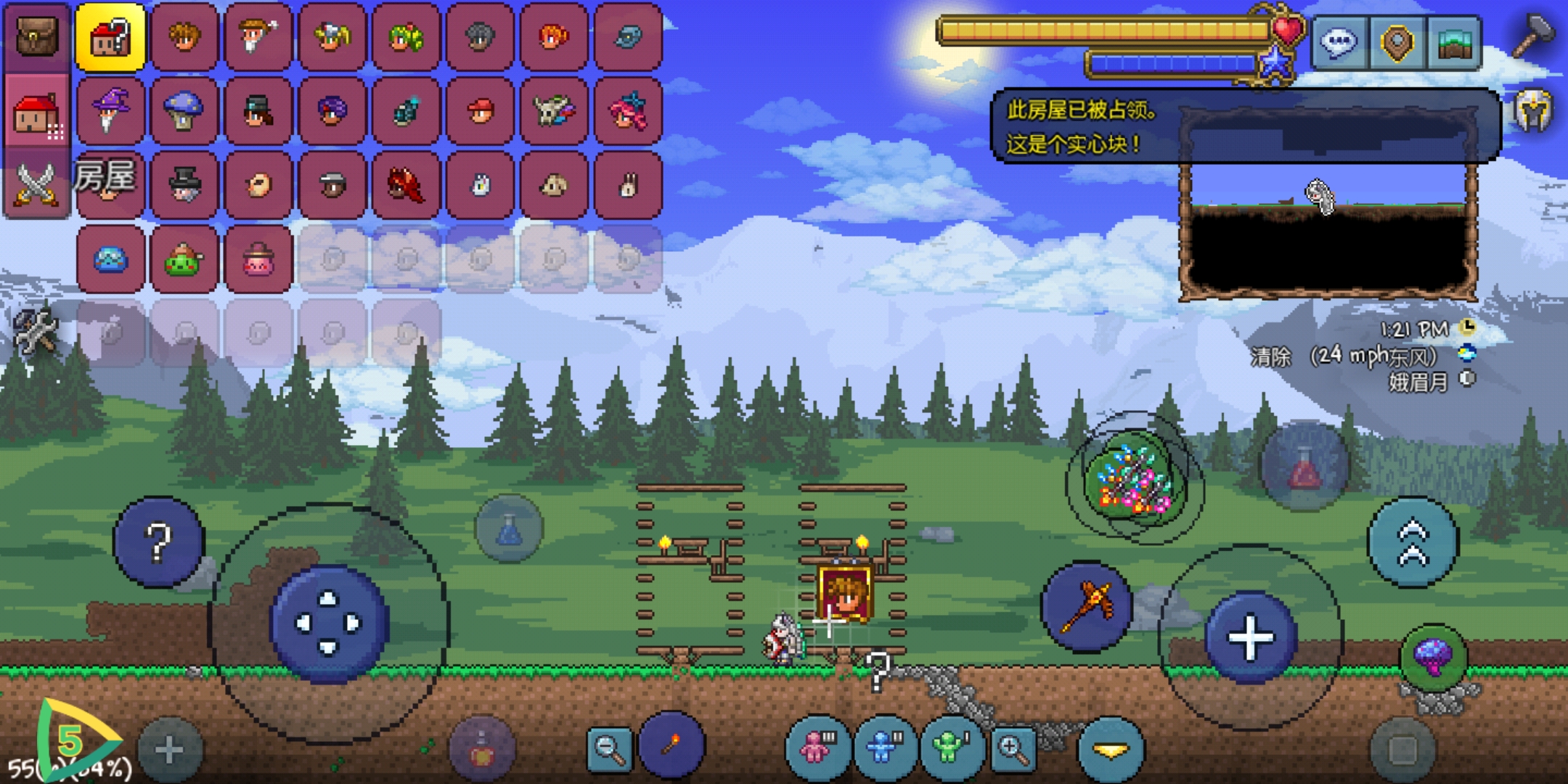Select the blue mushroom Truffle NPC slot

pos(184,111)
